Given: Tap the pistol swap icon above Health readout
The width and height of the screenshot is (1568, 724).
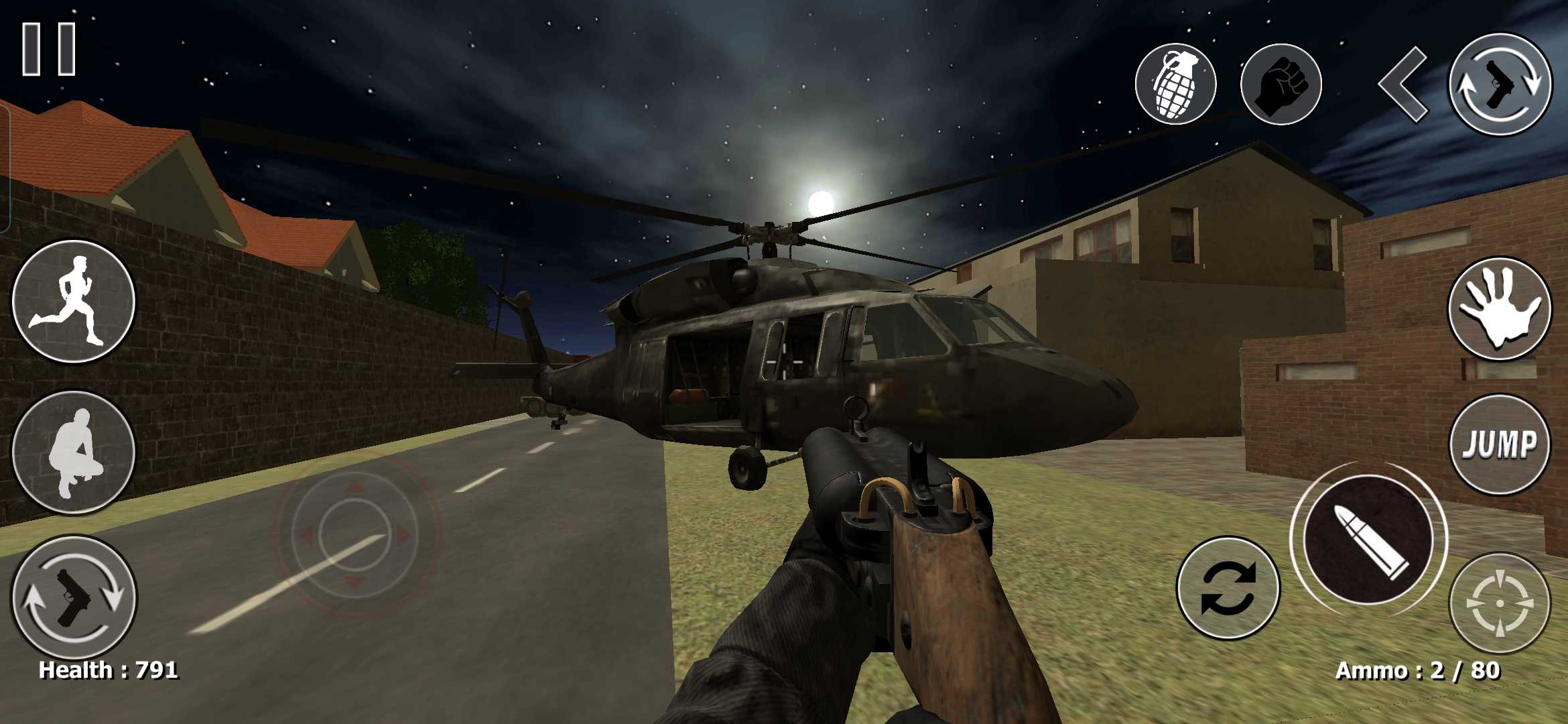Looking at the screenshot, I should click(x=74, y=596).
